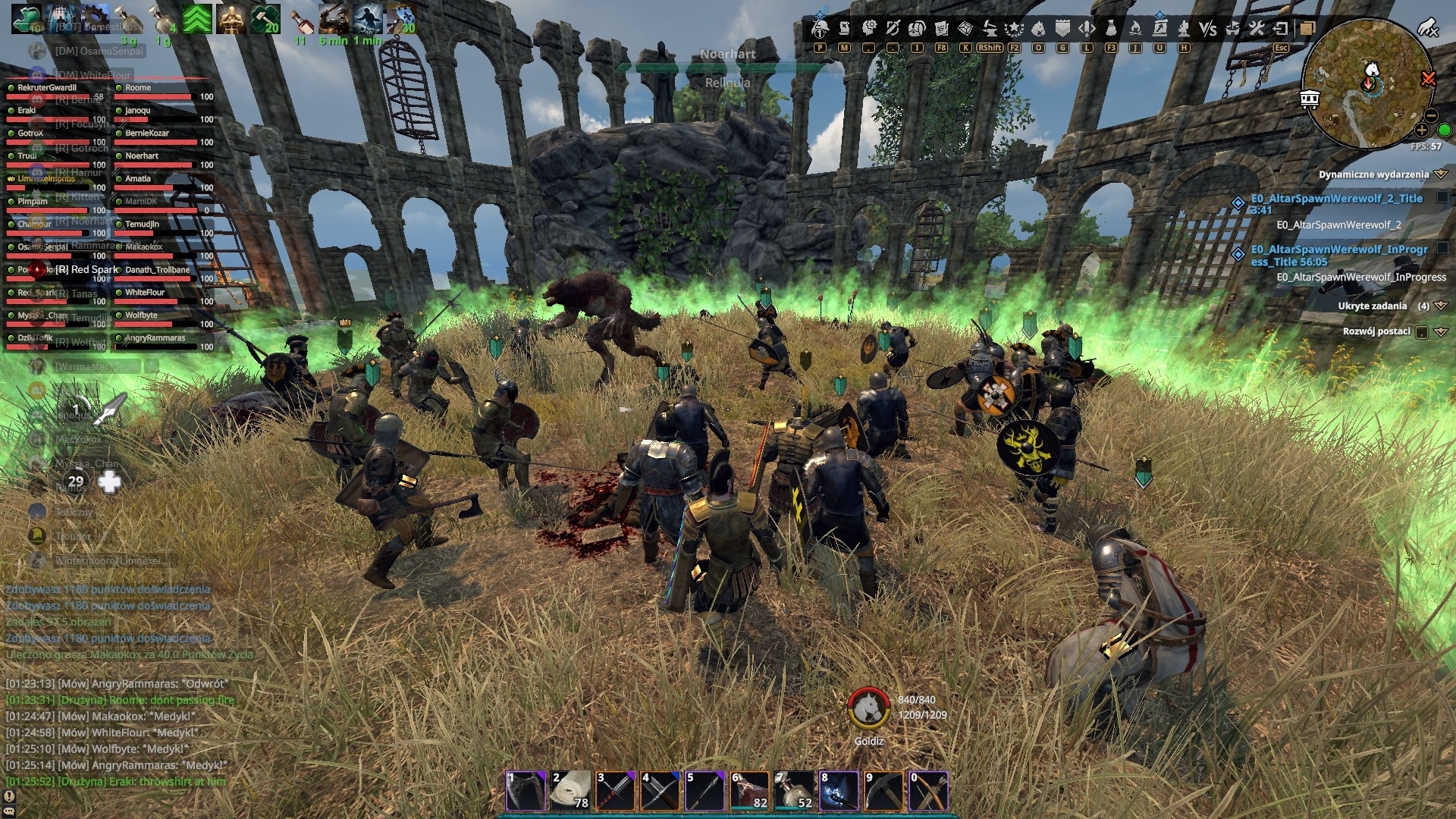Open the wrench and screwdriver settings icon

pyautogui.click(x=1257, y=29)
